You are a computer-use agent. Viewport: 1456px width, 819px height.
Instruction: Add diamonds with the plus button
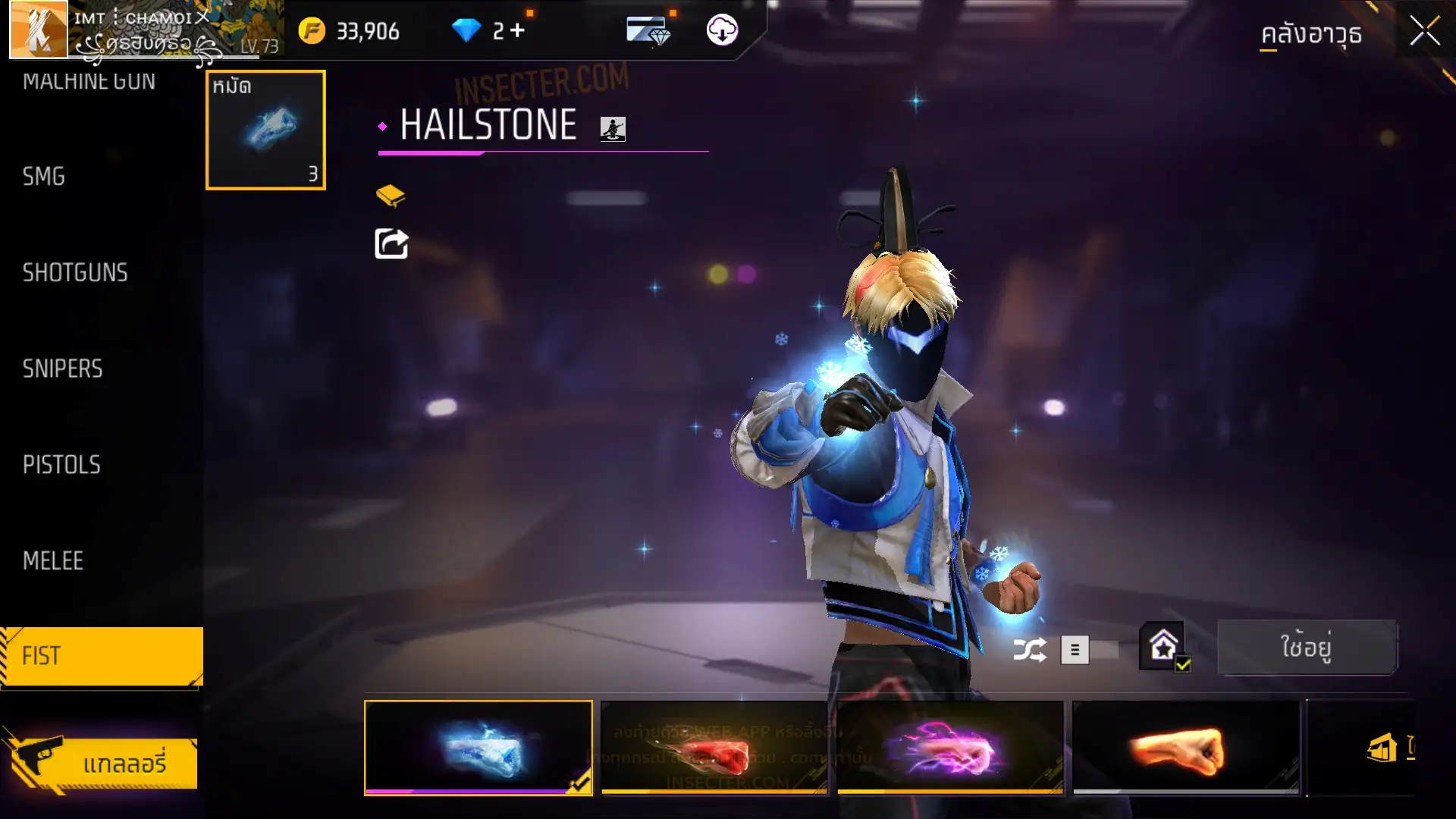click(518, 30)
